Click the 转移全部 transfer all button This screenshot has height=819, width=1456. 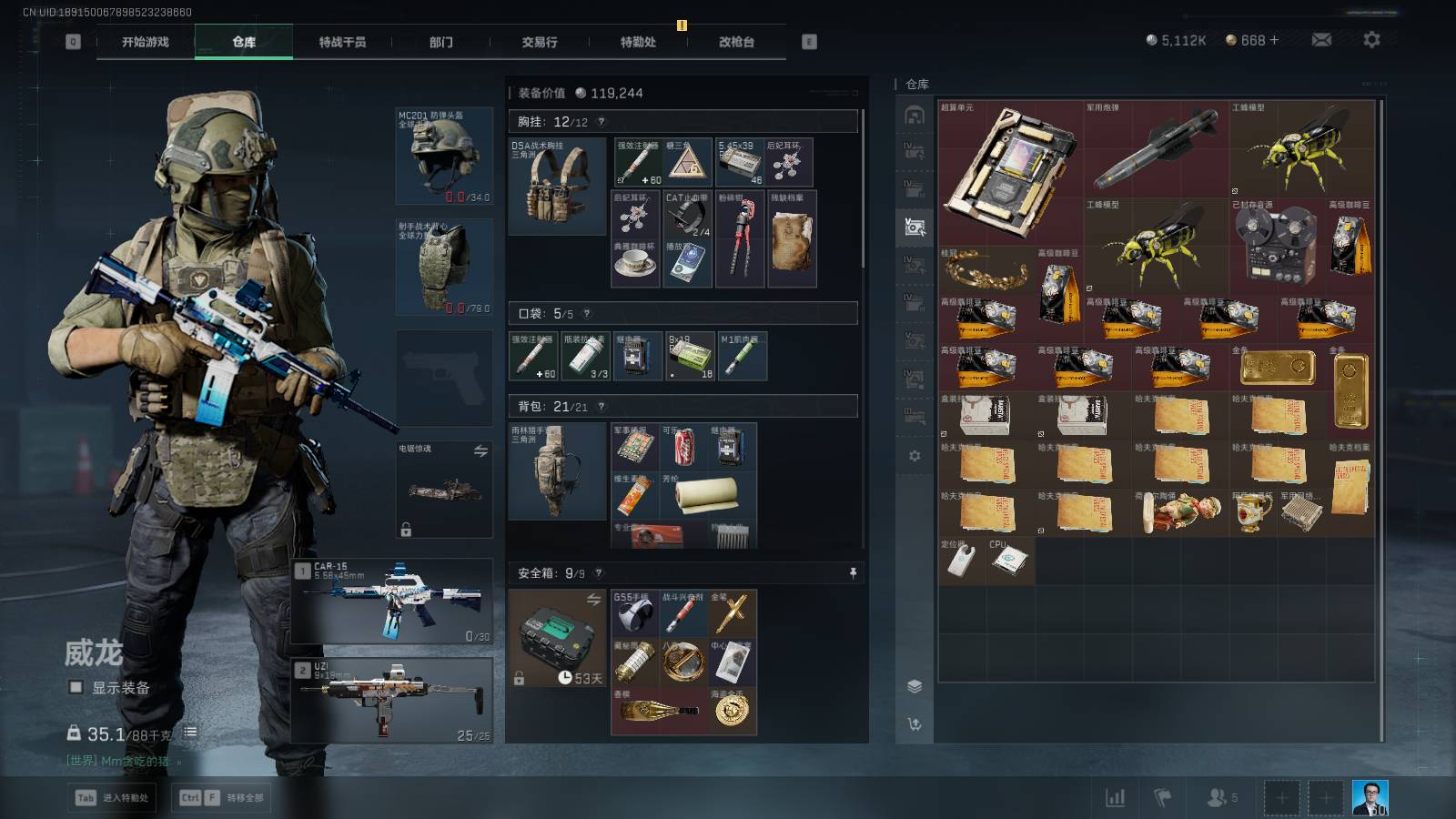[222, 798]
